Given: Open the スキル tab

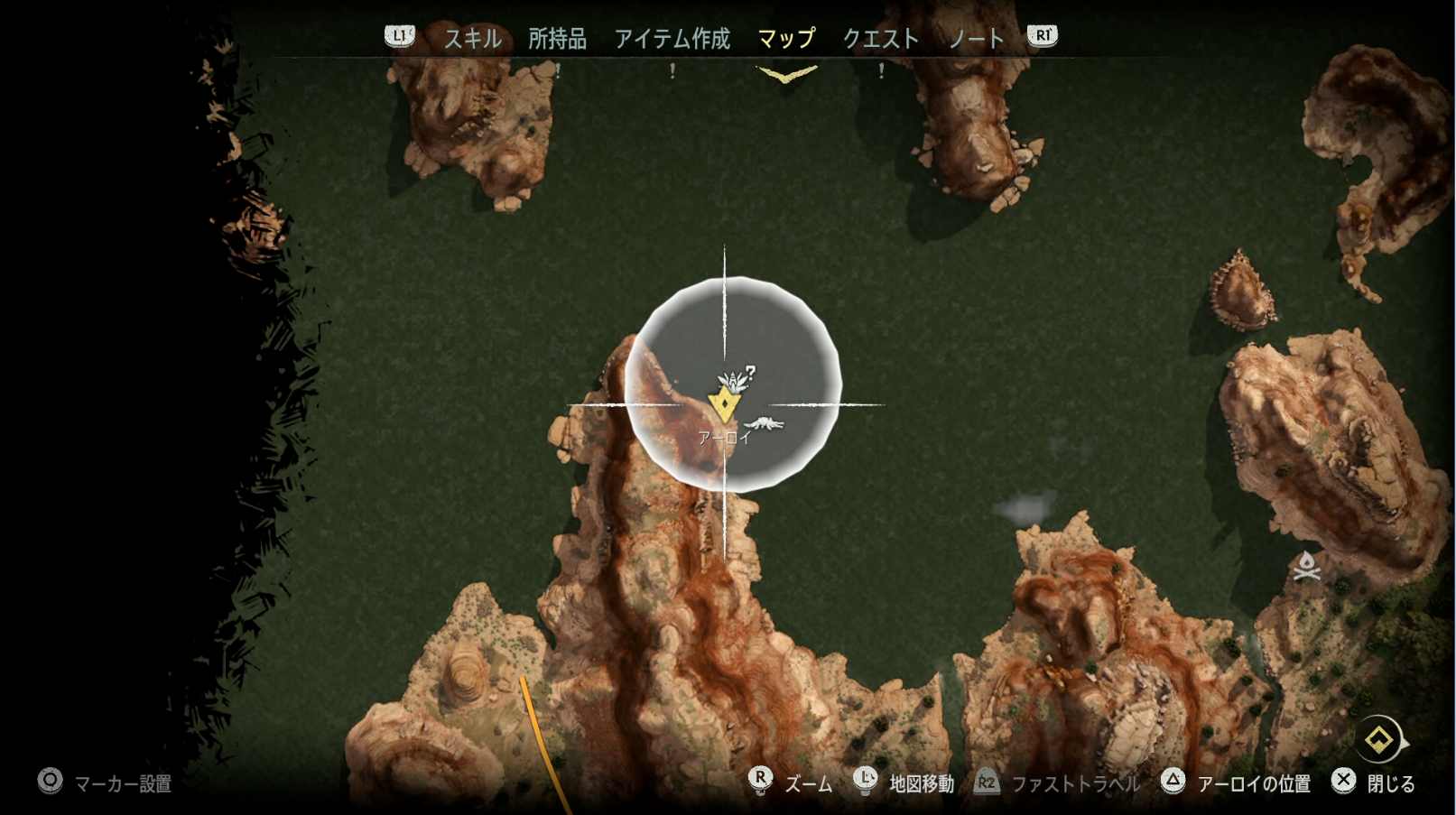Looking at the screenshot, I should (x=473, y=39).
